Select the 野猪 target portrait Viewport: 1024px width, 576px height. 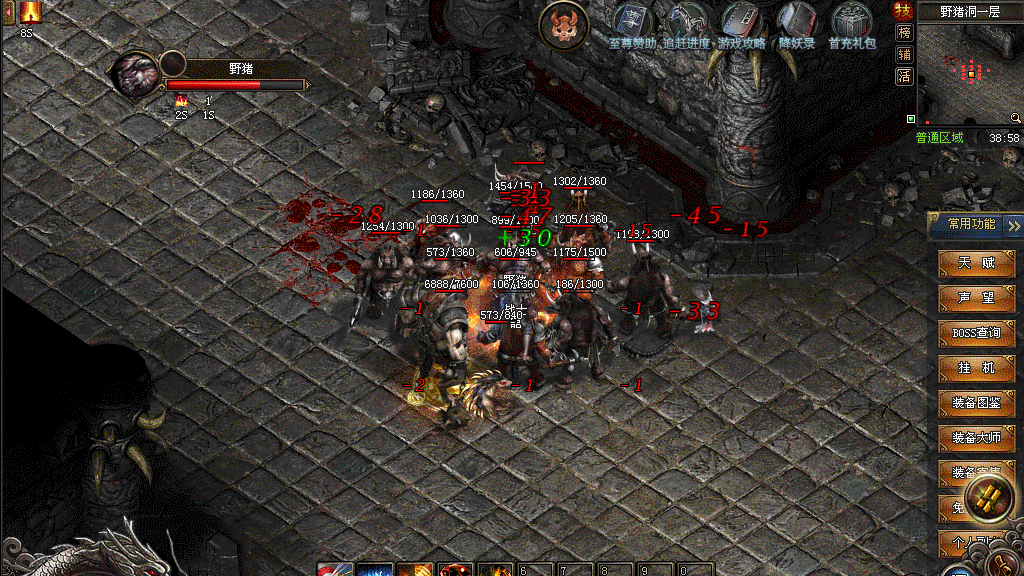[135, 75]
